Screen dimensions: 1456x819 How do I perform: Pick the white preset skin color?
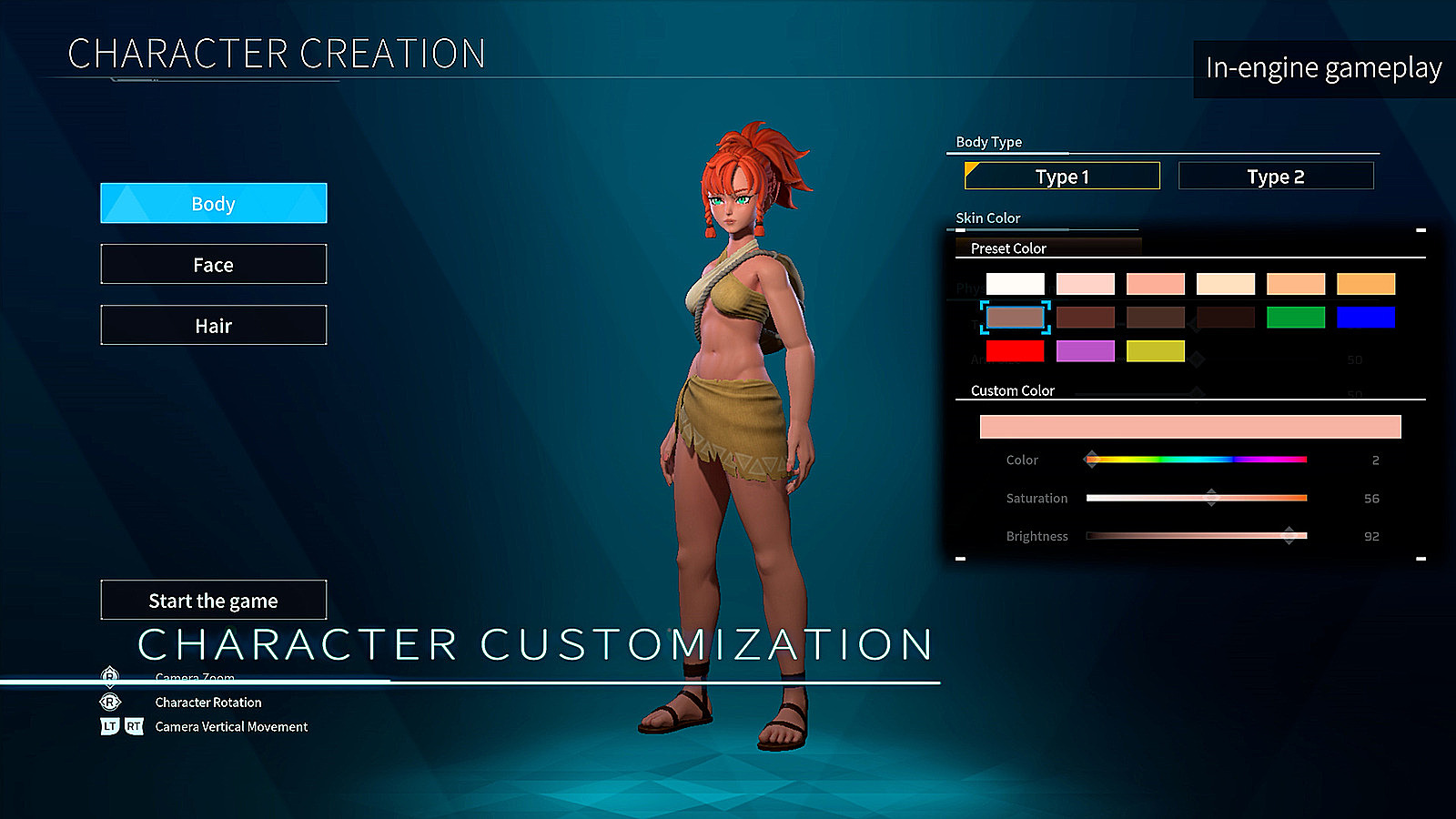[x=1015, y=284]
